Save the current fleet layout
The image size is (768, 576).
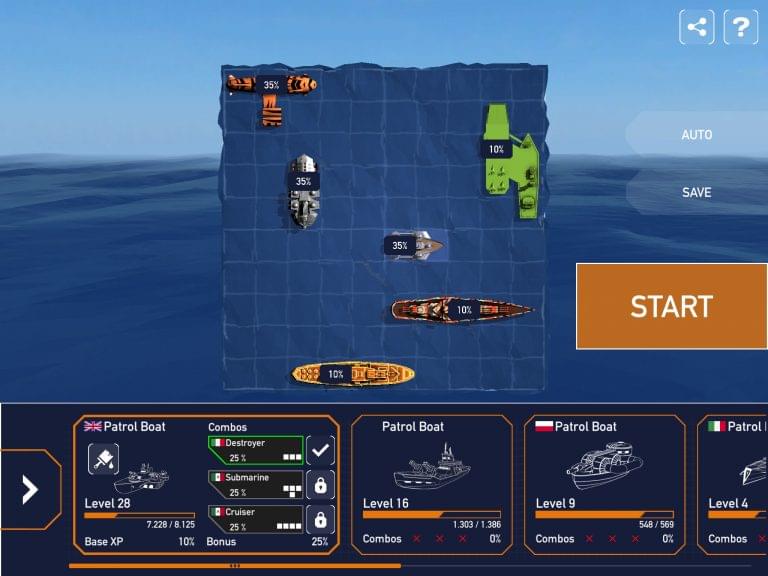click(x=696, y=192)
